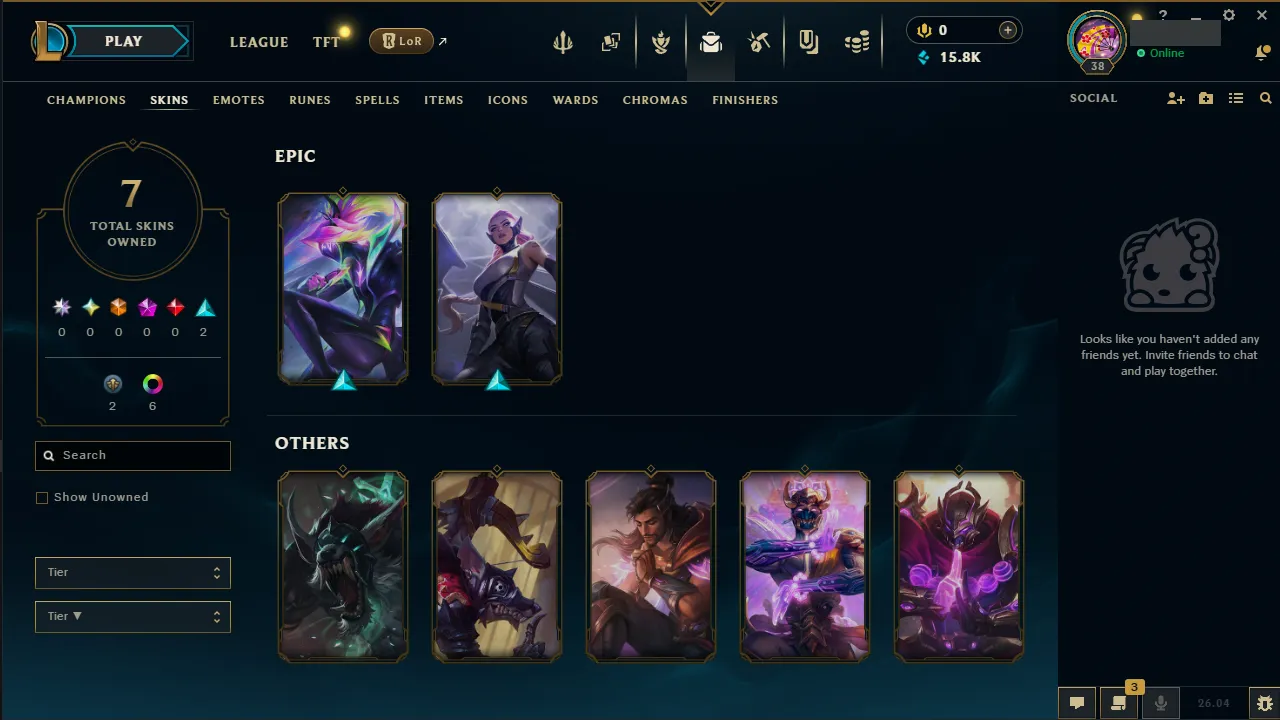Open chat with the speech bubble icon
The height and width of the screenshot is (720, 1280).
pos(1077,703)
